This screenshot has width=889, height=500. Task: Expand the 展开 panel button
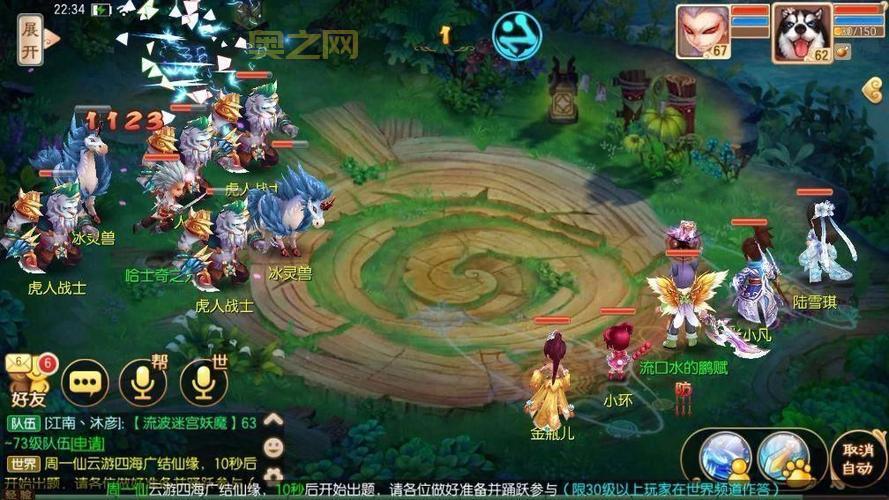tap(31, 40)
